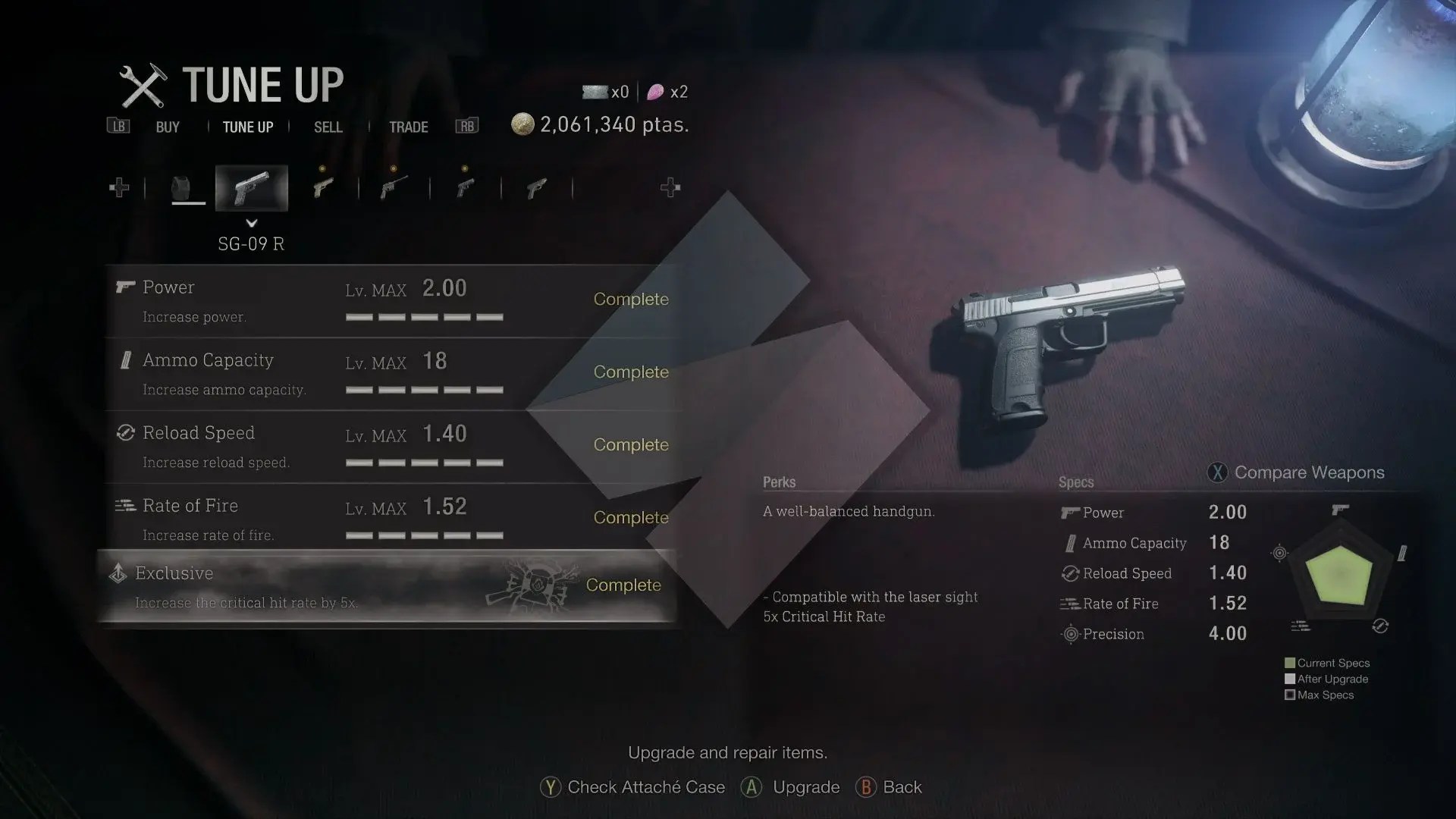The image size is (1456, 819).
Task: Select the Reload Speed upgrade row
Action: pos(387,446)
